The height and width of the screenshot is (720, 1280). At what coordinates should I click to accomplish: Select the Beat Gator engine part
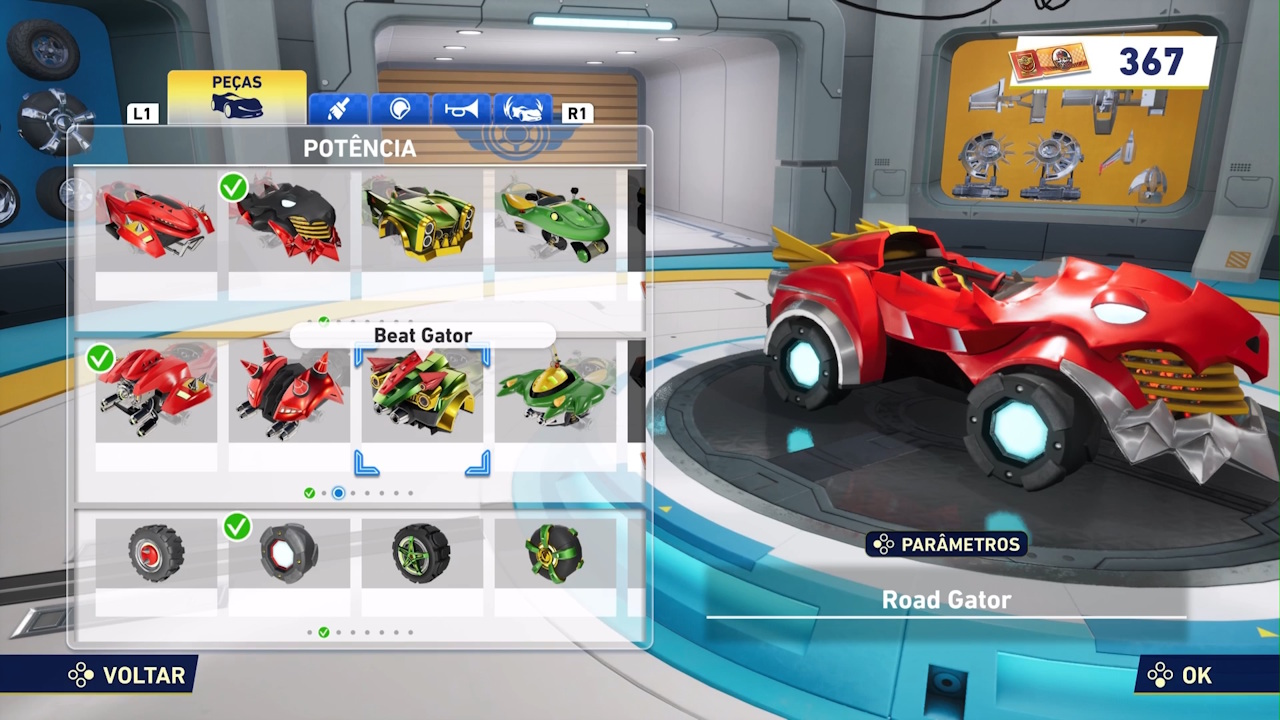(x=422, y=393)
